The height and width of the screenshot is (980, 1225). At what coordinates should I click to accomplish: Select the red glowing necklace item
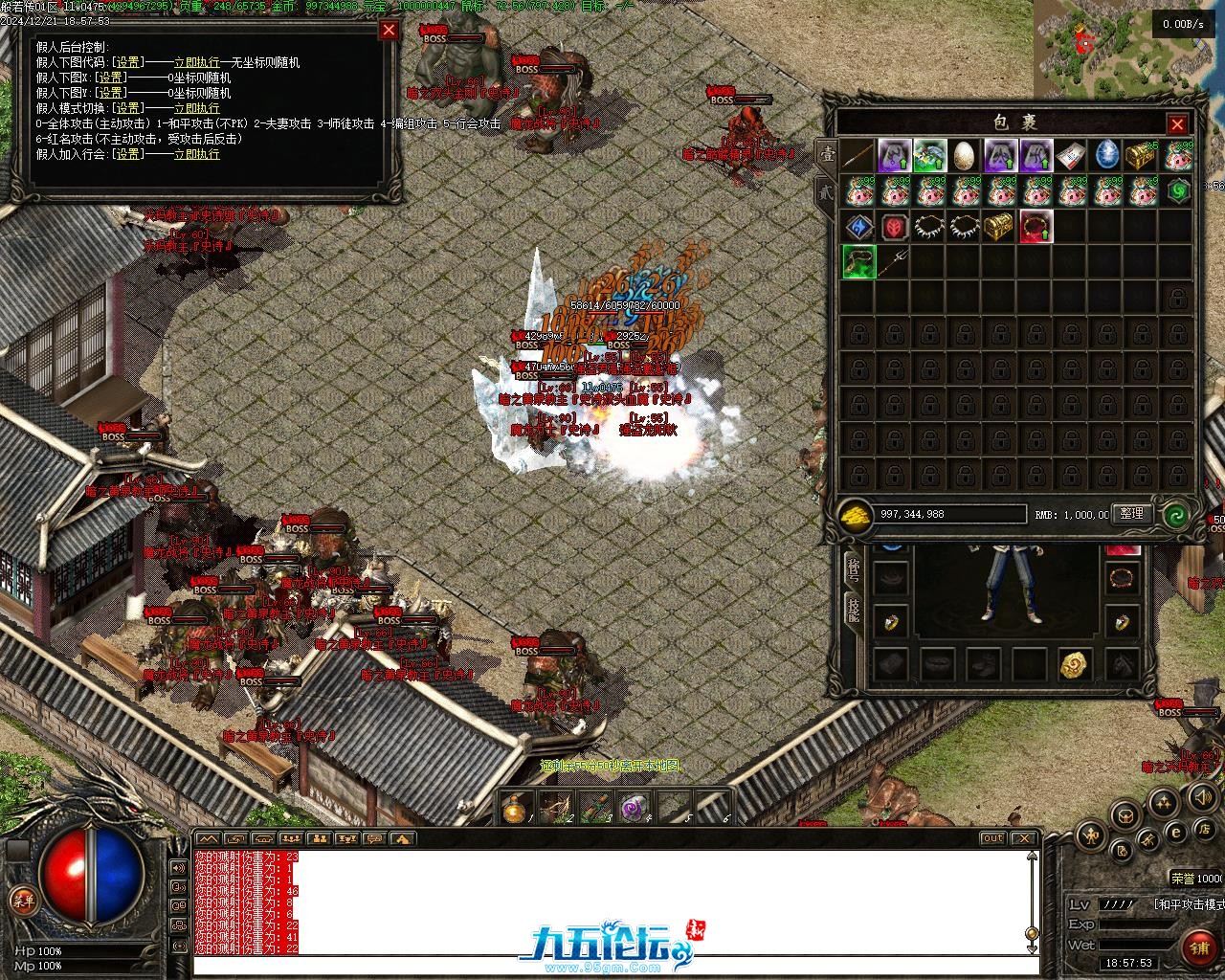pyautogui.click(x=1035, y=228)
